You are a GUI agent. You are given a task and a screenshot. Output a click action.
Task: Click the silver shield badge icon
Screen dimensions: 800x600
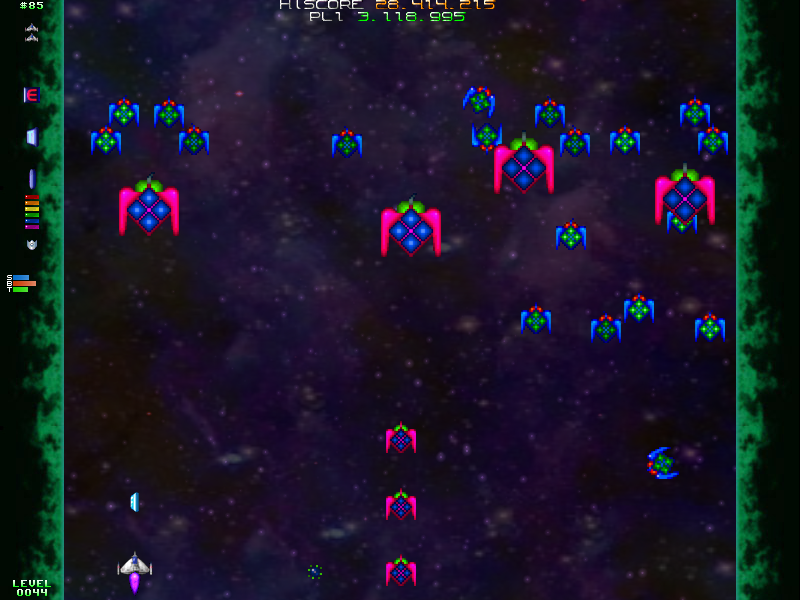(x=31, y=244)
